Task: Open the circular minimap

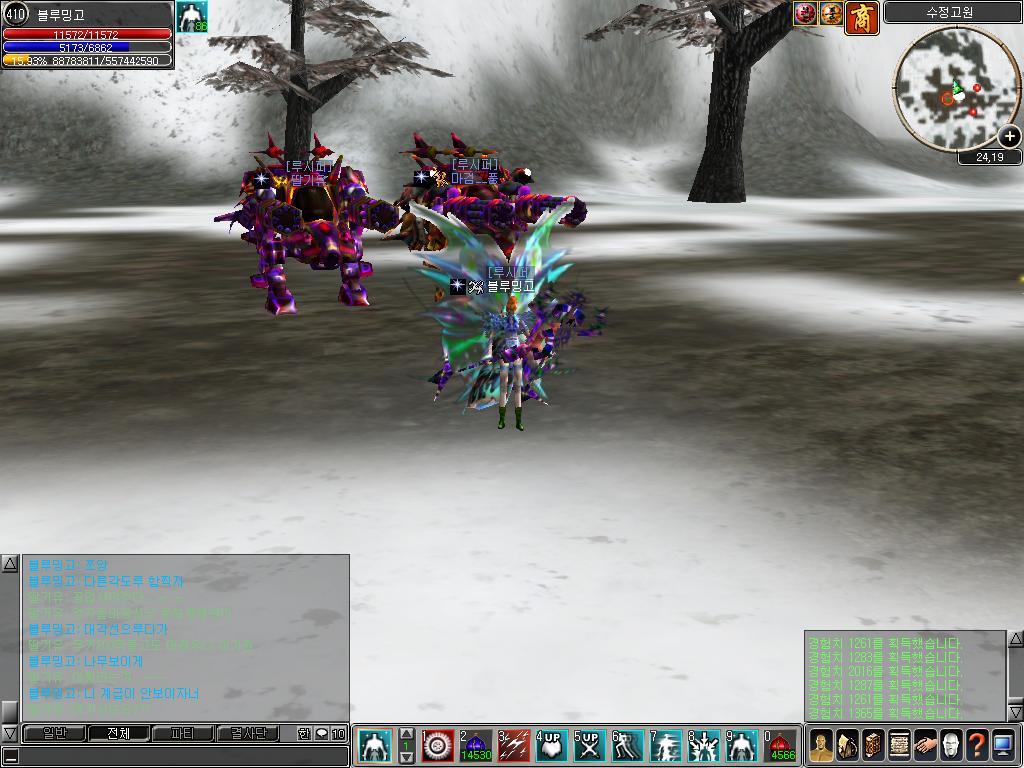Action: coord(950,88)
